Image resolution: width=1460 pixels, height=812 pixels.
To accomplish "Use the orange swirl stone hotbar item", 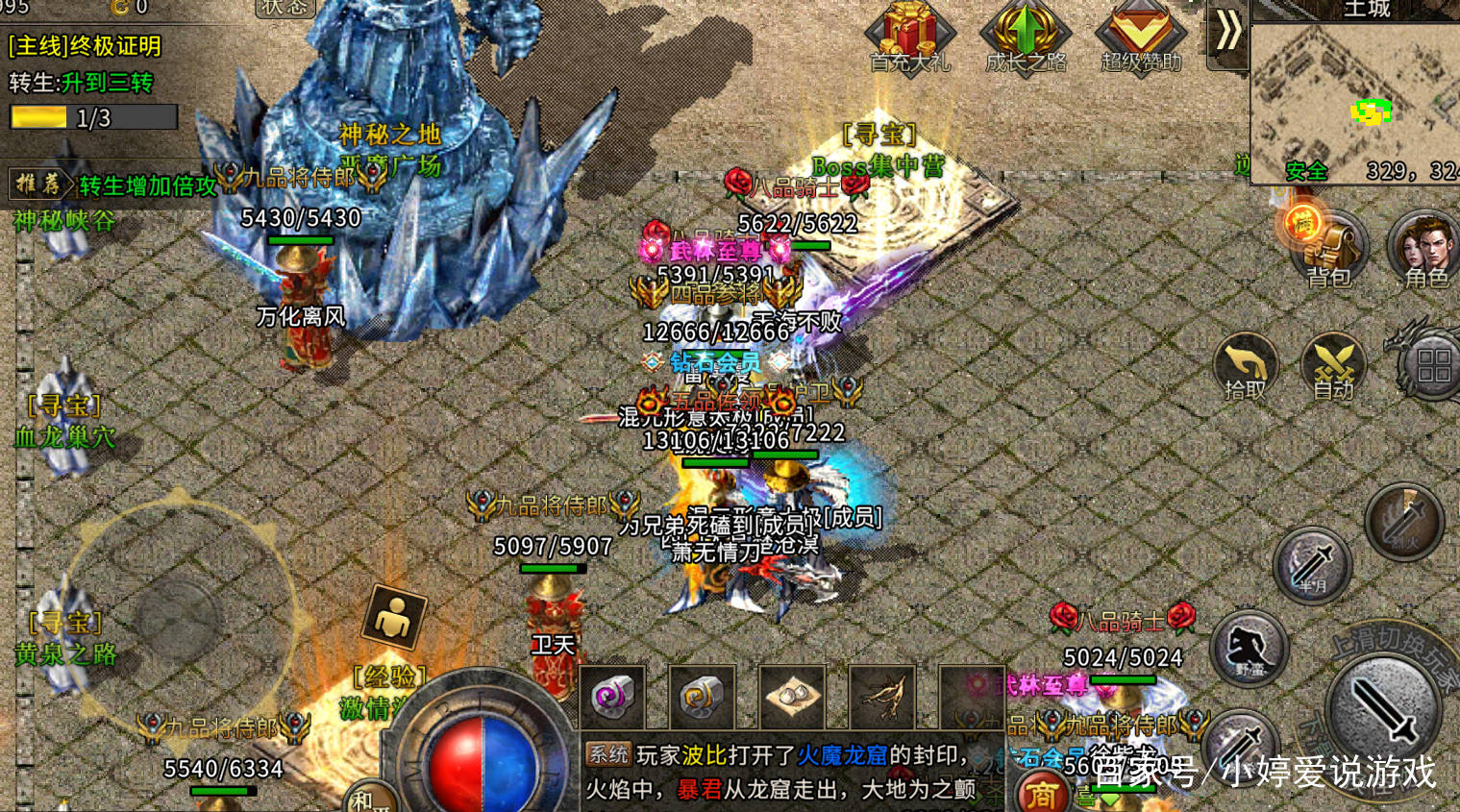I will (701, 696).
